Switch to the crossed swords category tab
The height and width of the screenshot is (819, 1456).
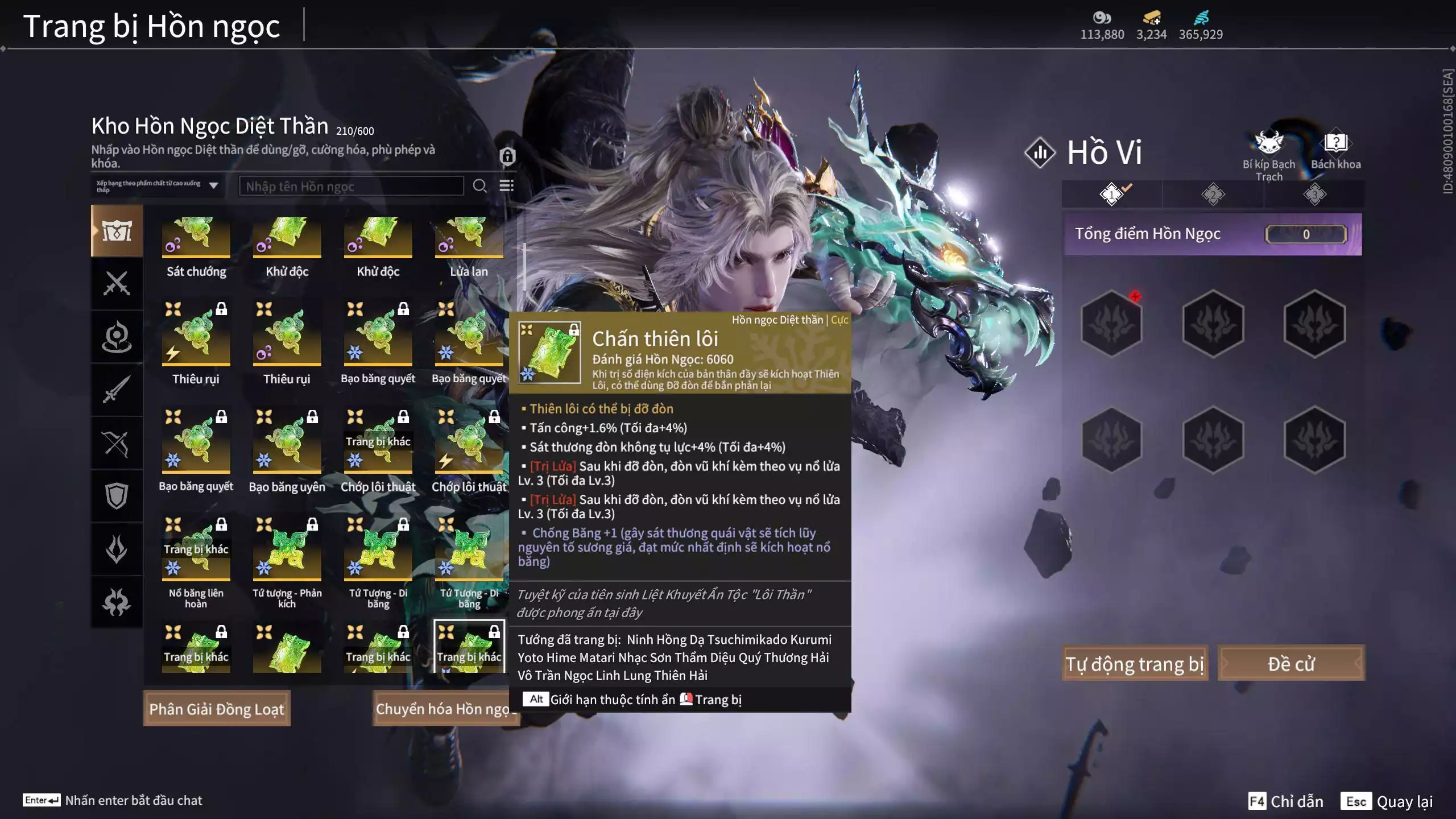117,283
